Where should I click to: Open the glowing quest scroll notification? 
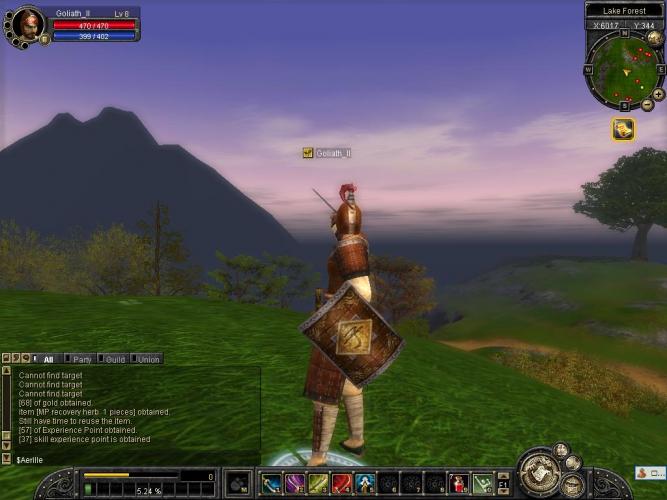(x=623, y=130)
